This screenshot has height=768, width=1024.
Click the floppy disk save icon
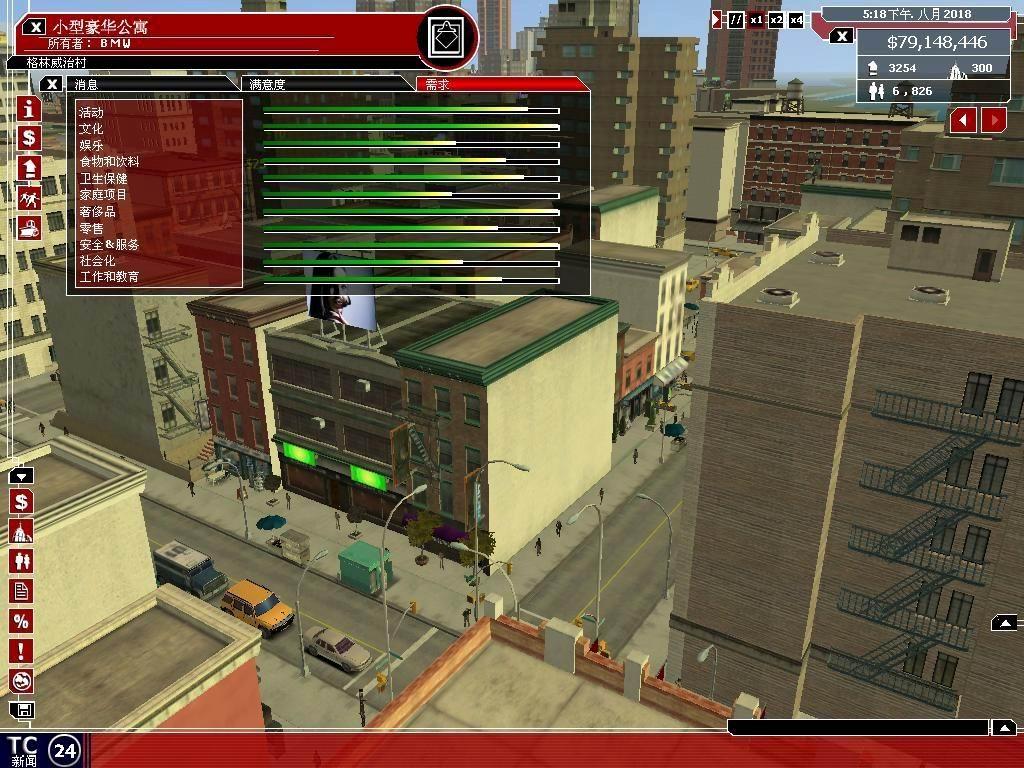click(21, 710)
